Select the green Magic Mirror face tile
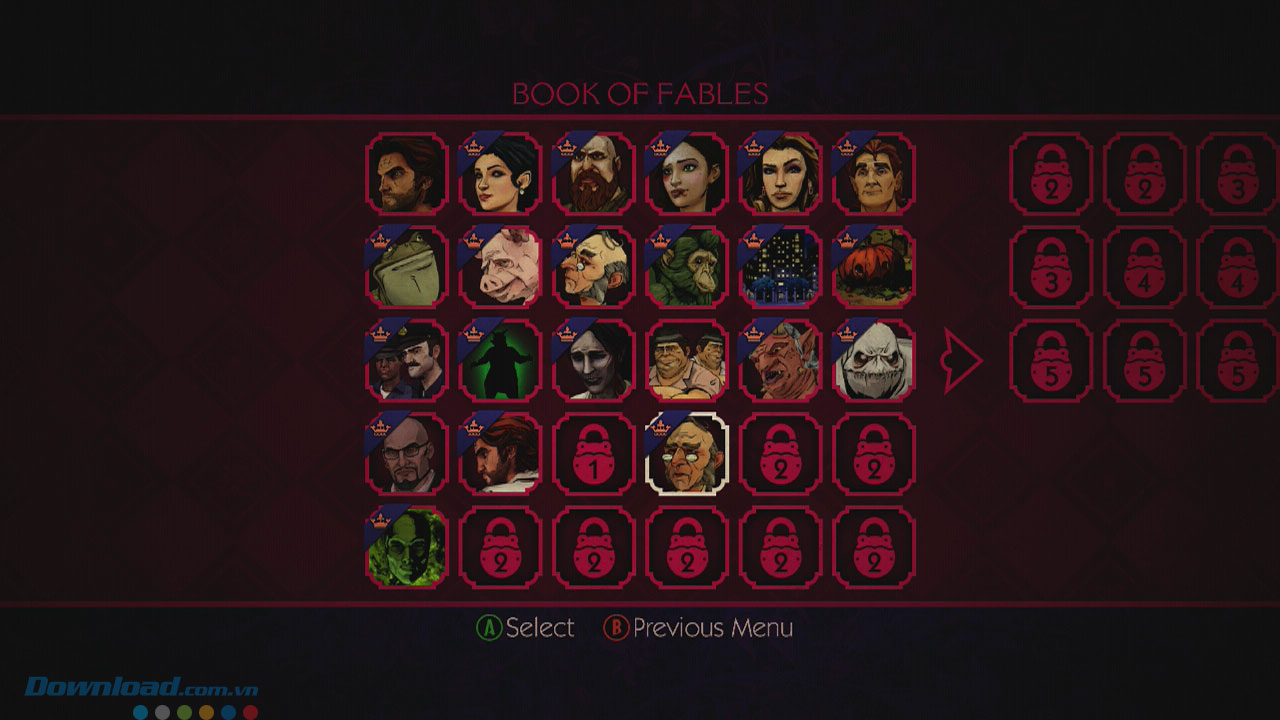The width and height of the screenshot is (1280, 720). point(406,548)
